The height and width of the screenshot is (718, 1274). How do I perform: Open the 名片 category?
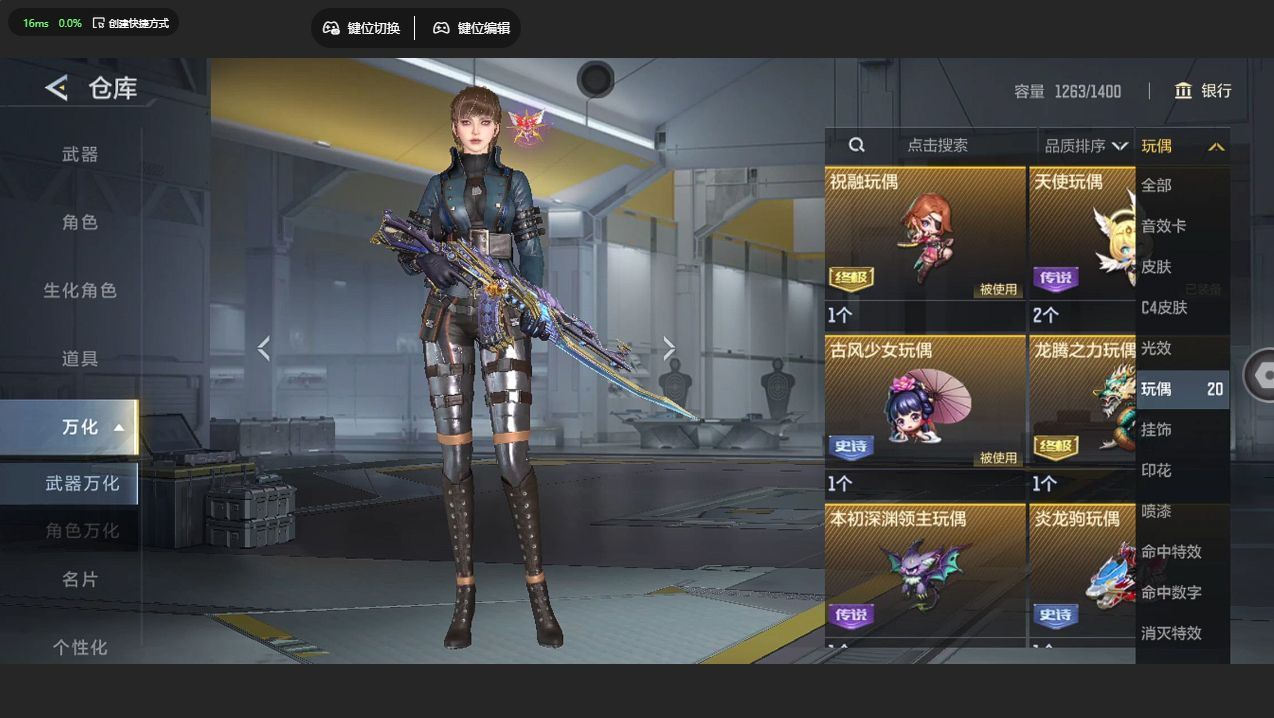click(80, 579)
